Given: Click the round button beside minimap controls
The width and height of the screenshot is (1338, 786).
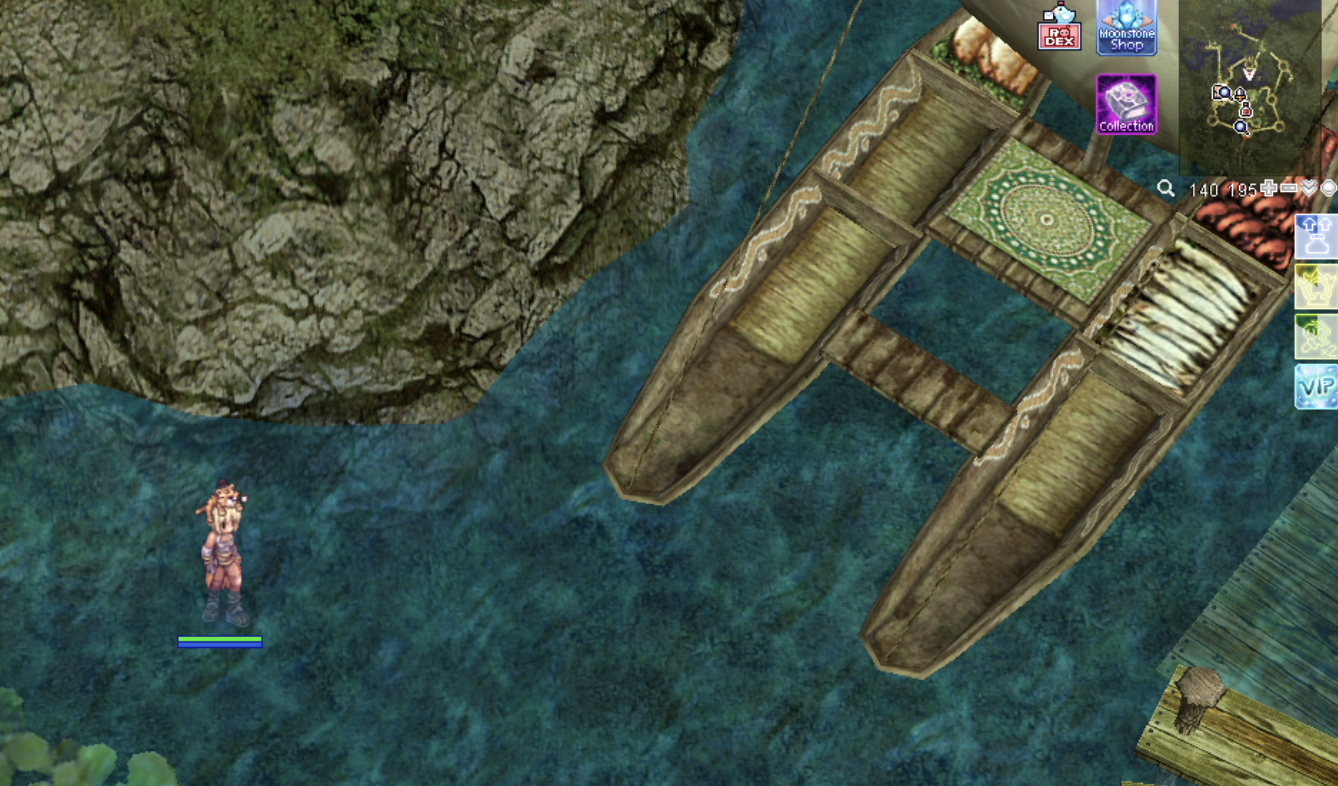Looking at the screenshot, I should point(1328,188).
